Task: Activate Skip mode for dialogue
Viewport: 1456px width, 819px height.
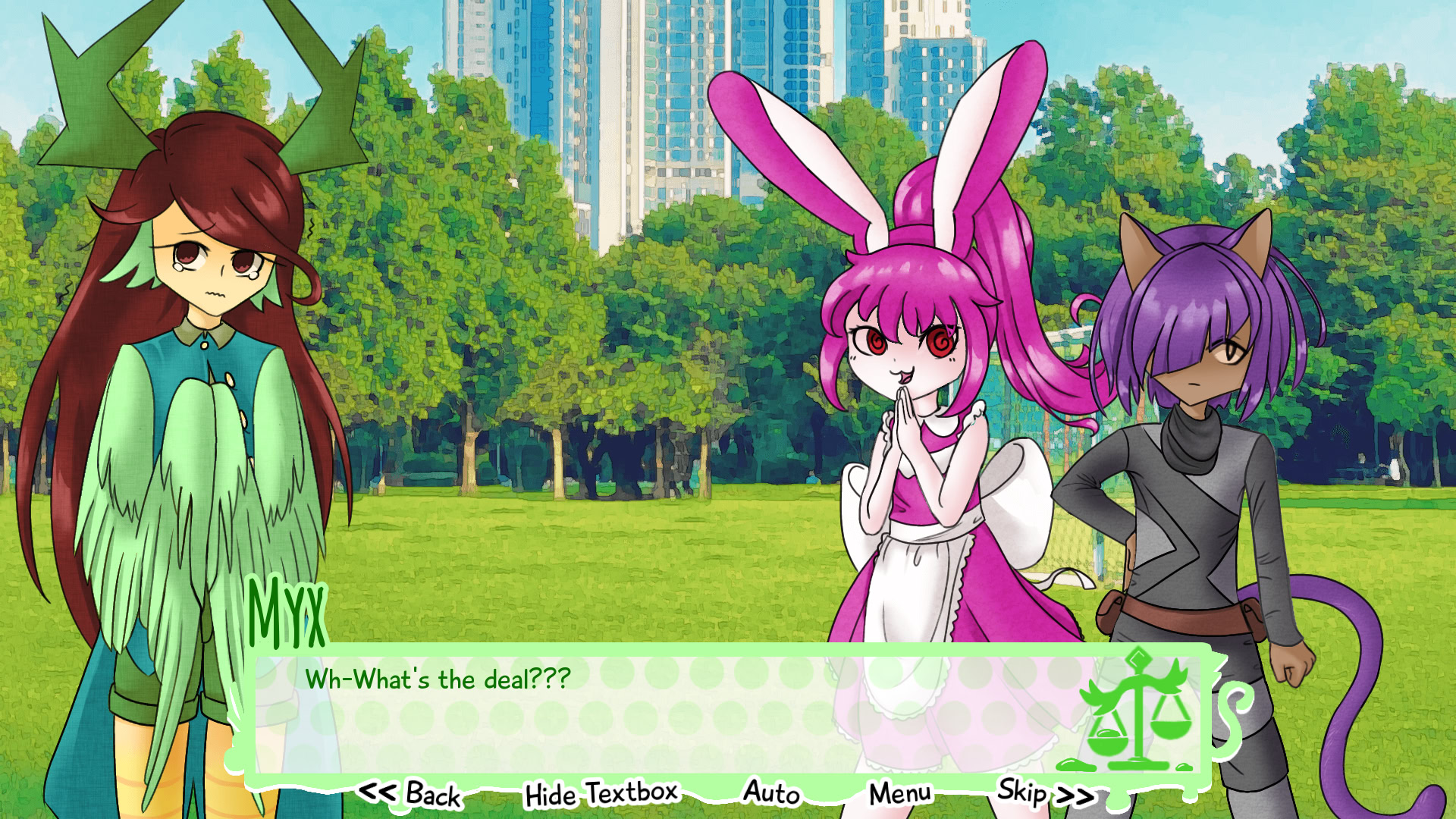Action: [1028, 793]
